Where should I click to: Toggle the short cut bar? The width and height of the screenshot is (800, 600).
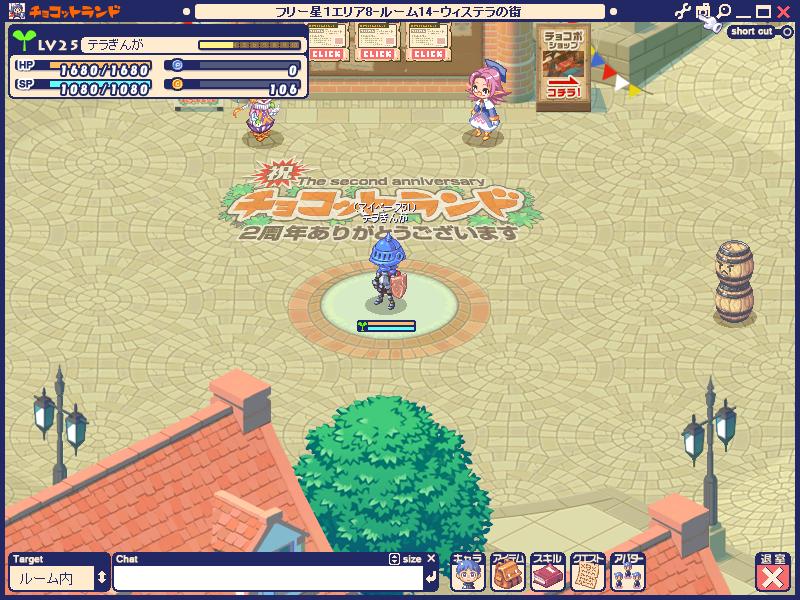point(755,31)
